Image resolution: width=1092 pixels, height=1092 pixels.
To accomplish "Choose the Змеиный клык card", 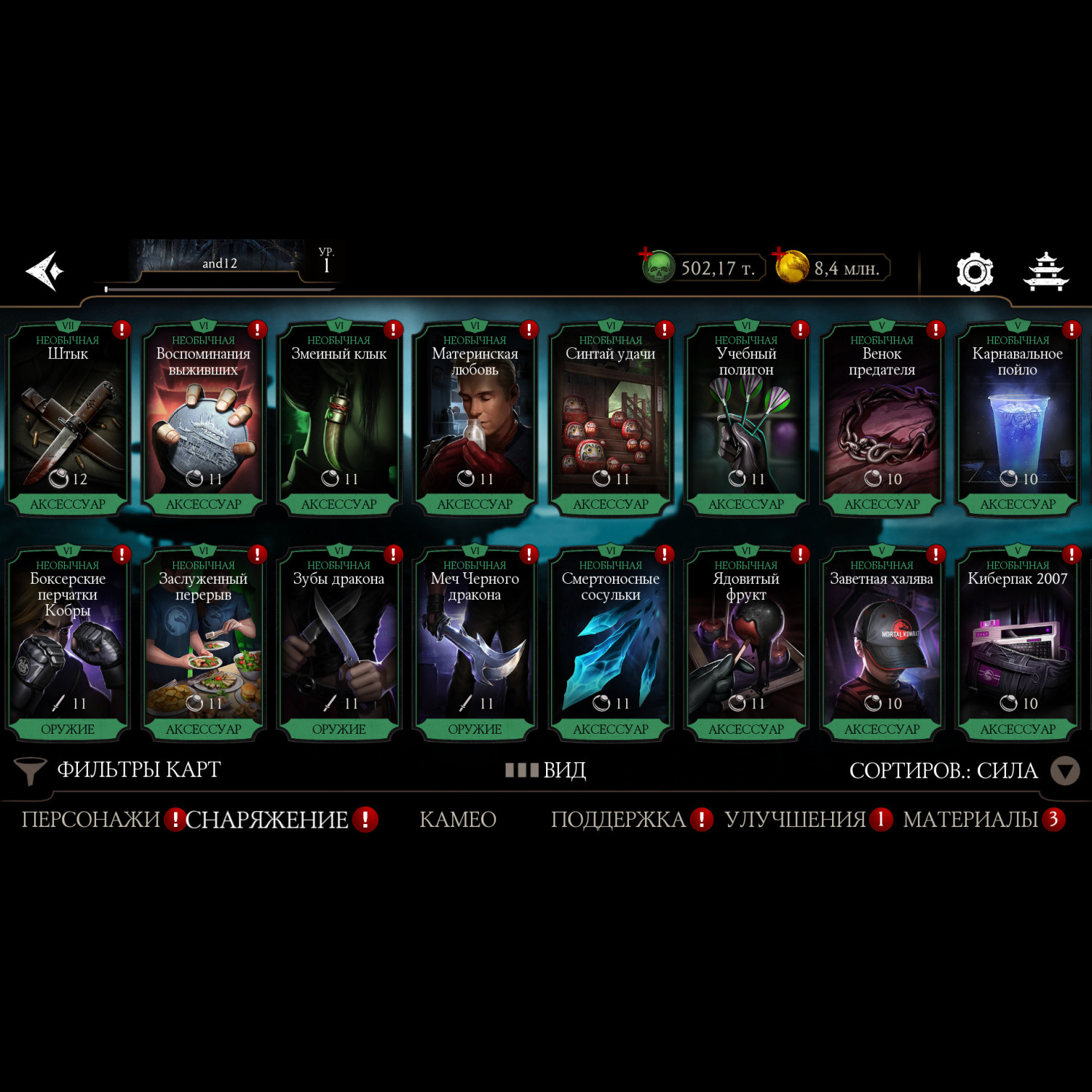I will [x=339, y=419].
